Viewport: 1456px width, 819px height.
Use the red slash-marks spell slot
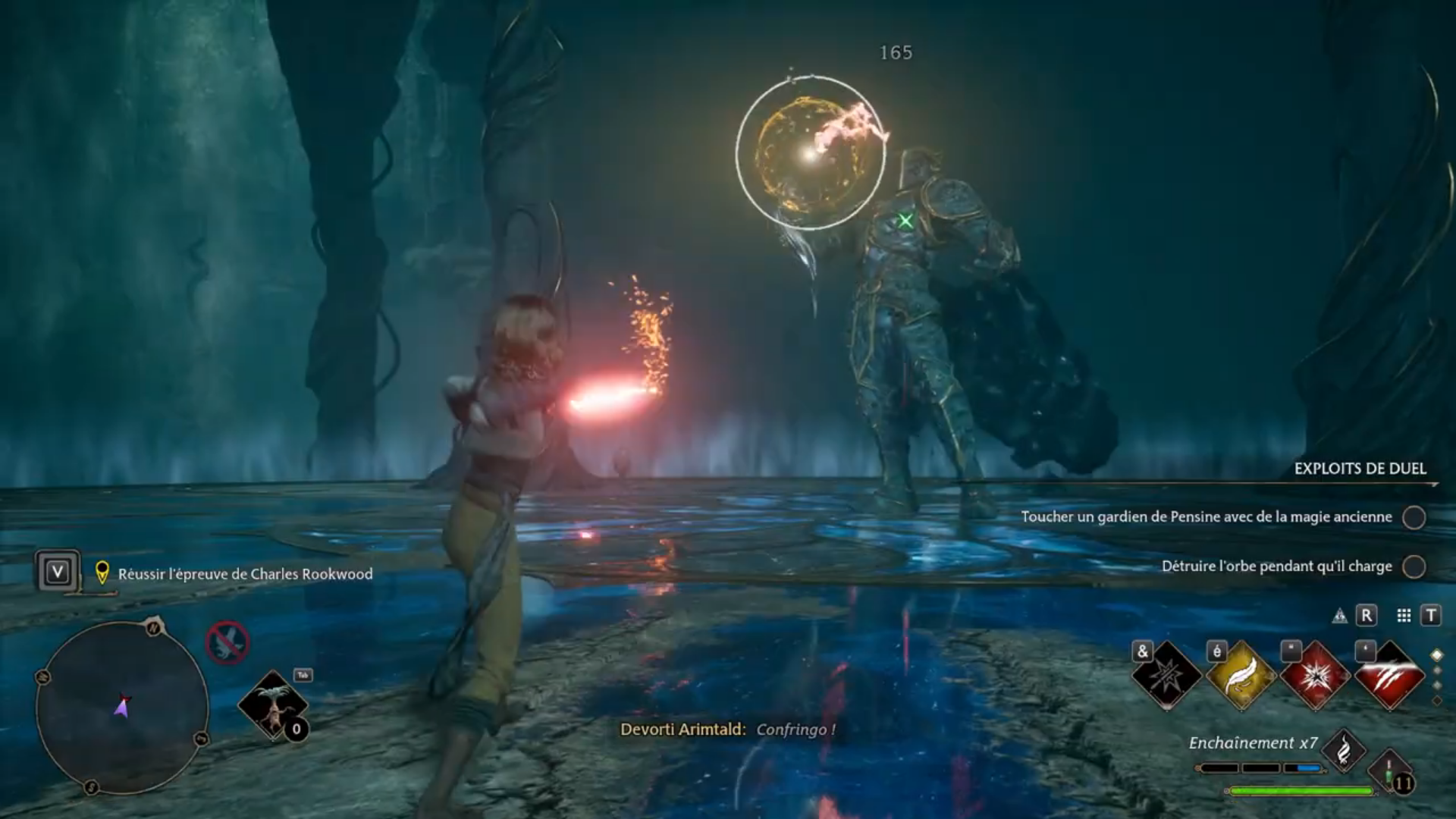1389,676
